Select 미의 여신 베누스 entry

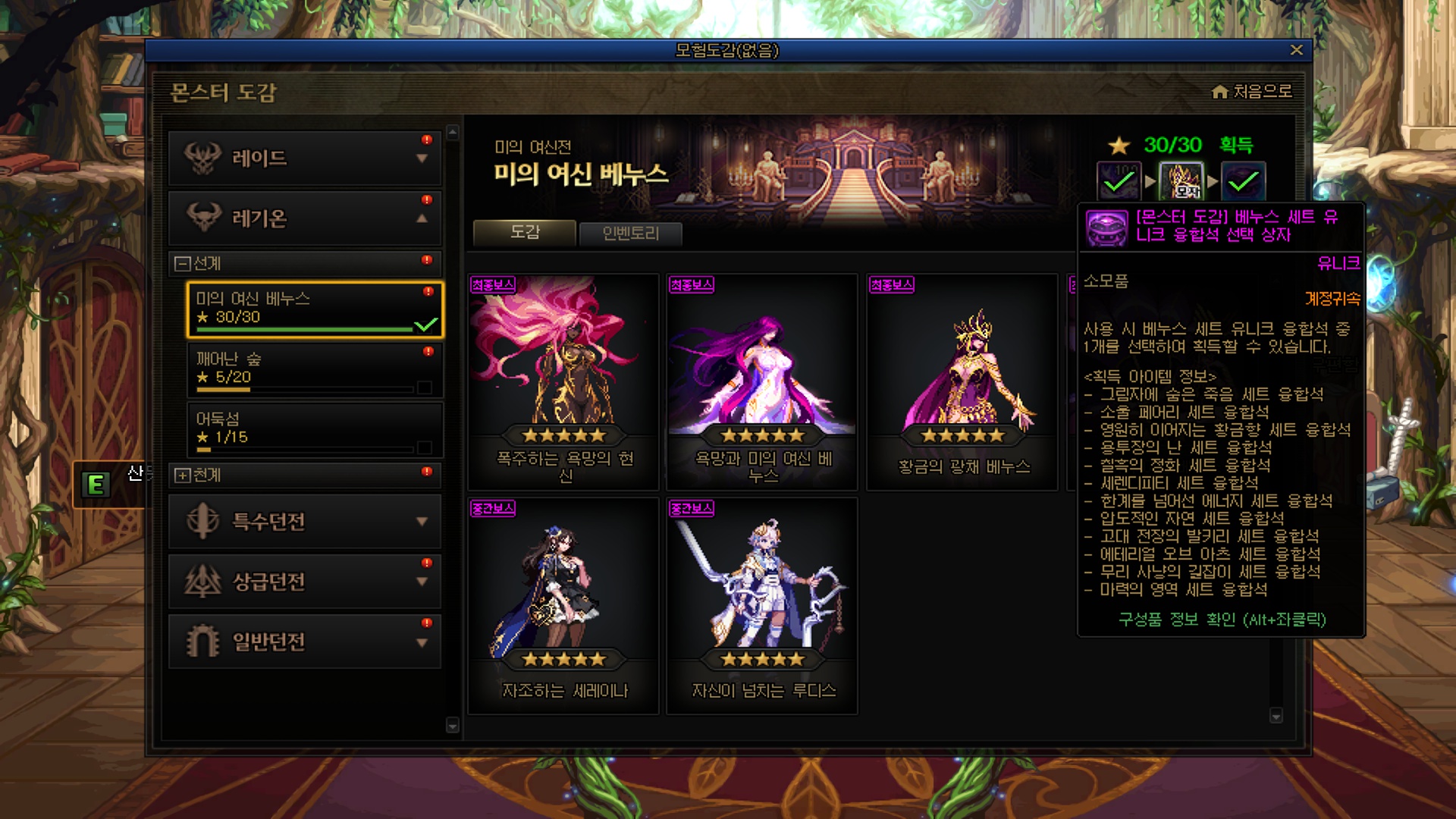click(315, 309)
